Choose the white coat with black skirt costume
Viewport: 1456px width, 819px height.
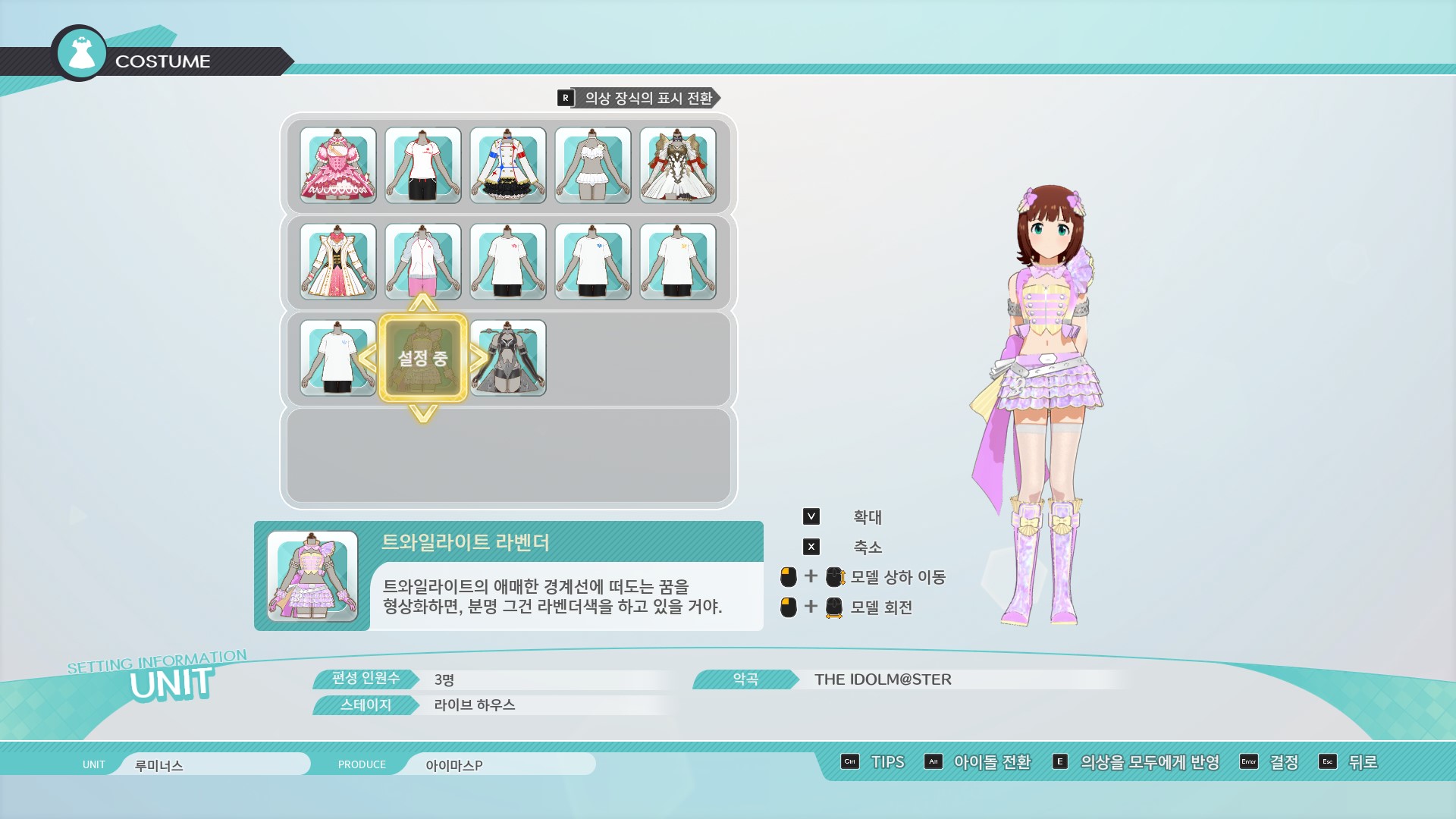[x=508, y=165]
